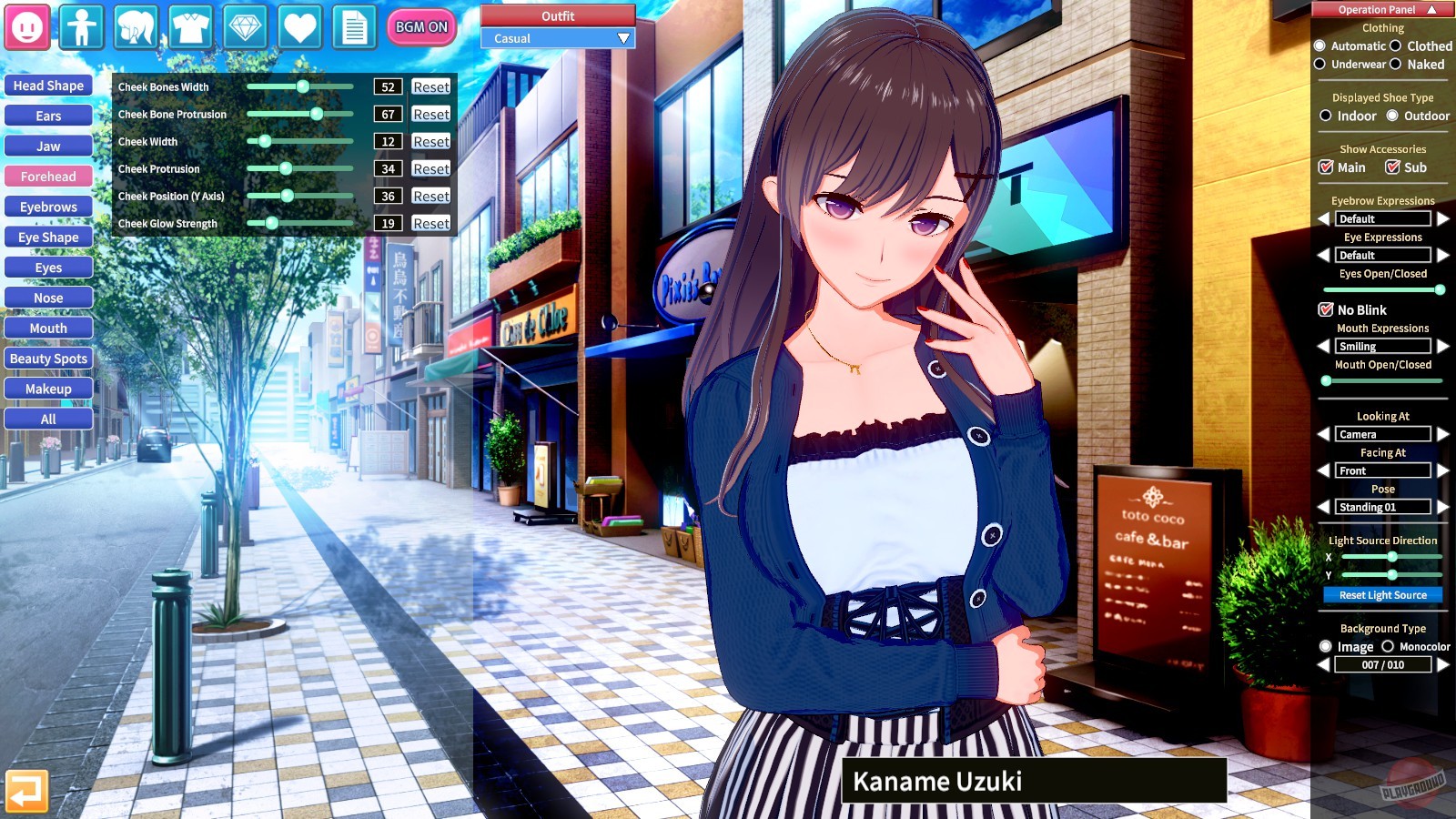Check the No Blink option

click(1327, 309)
